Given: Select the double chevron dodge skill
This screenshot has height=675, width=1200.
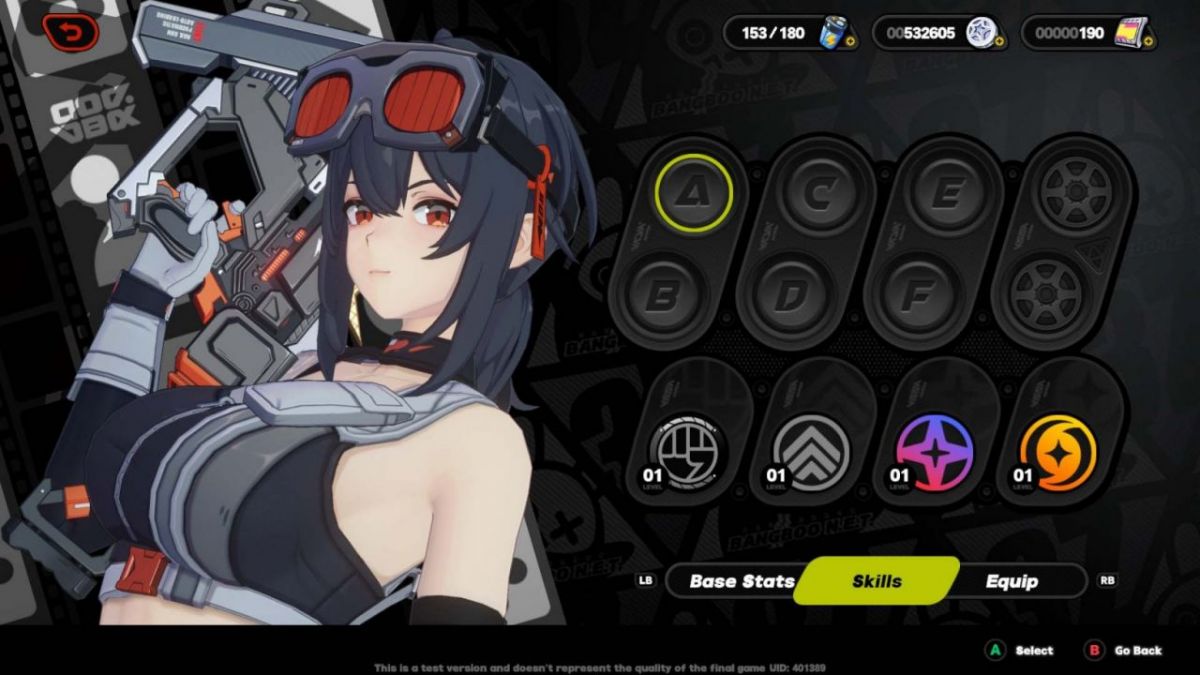Looking at the screenshot, I should [813, 452].
